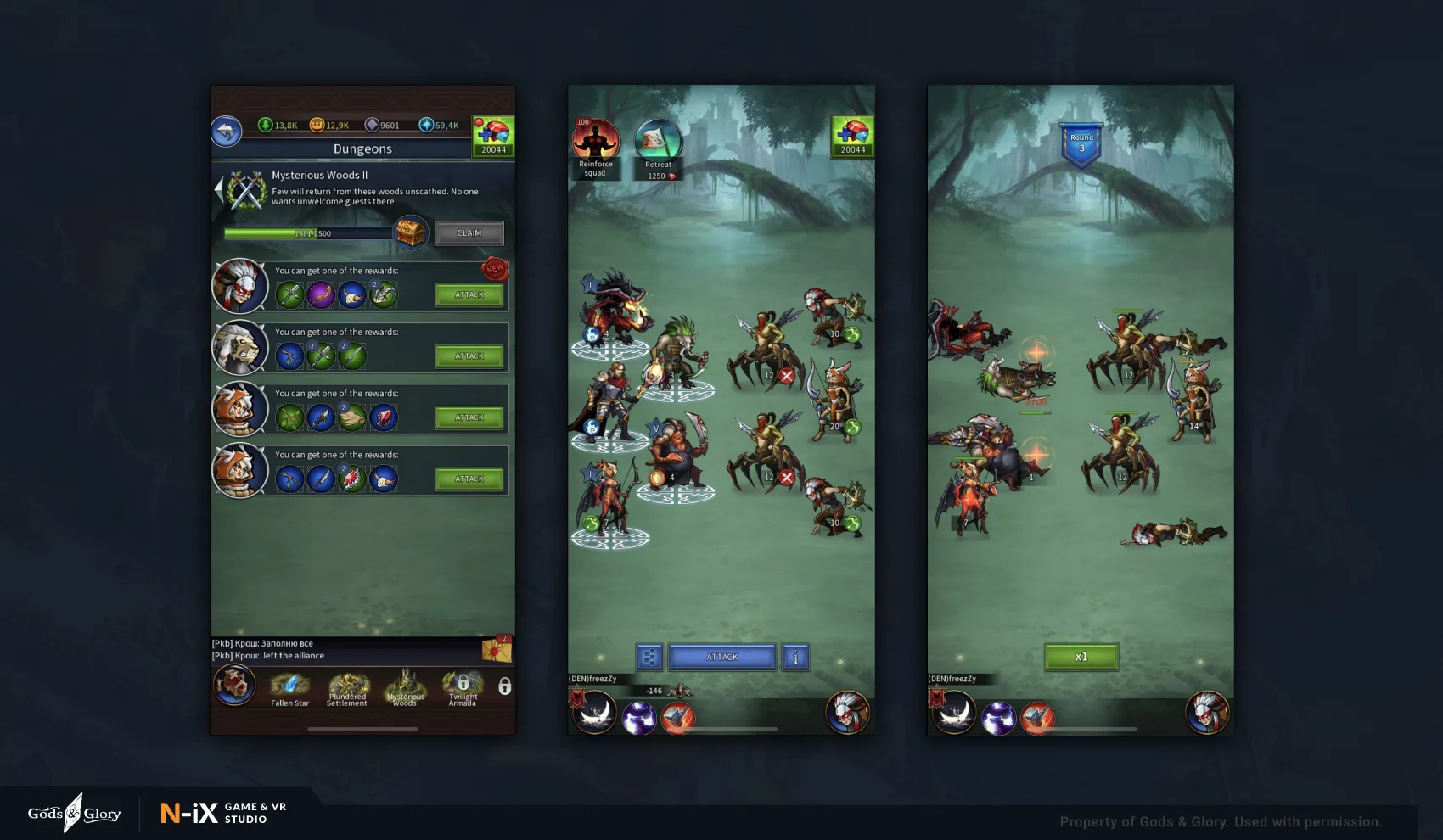The height and width of the screenshot is (840, 1443).
Task: Use the Reinforce squad option
Action: [595, 146]
